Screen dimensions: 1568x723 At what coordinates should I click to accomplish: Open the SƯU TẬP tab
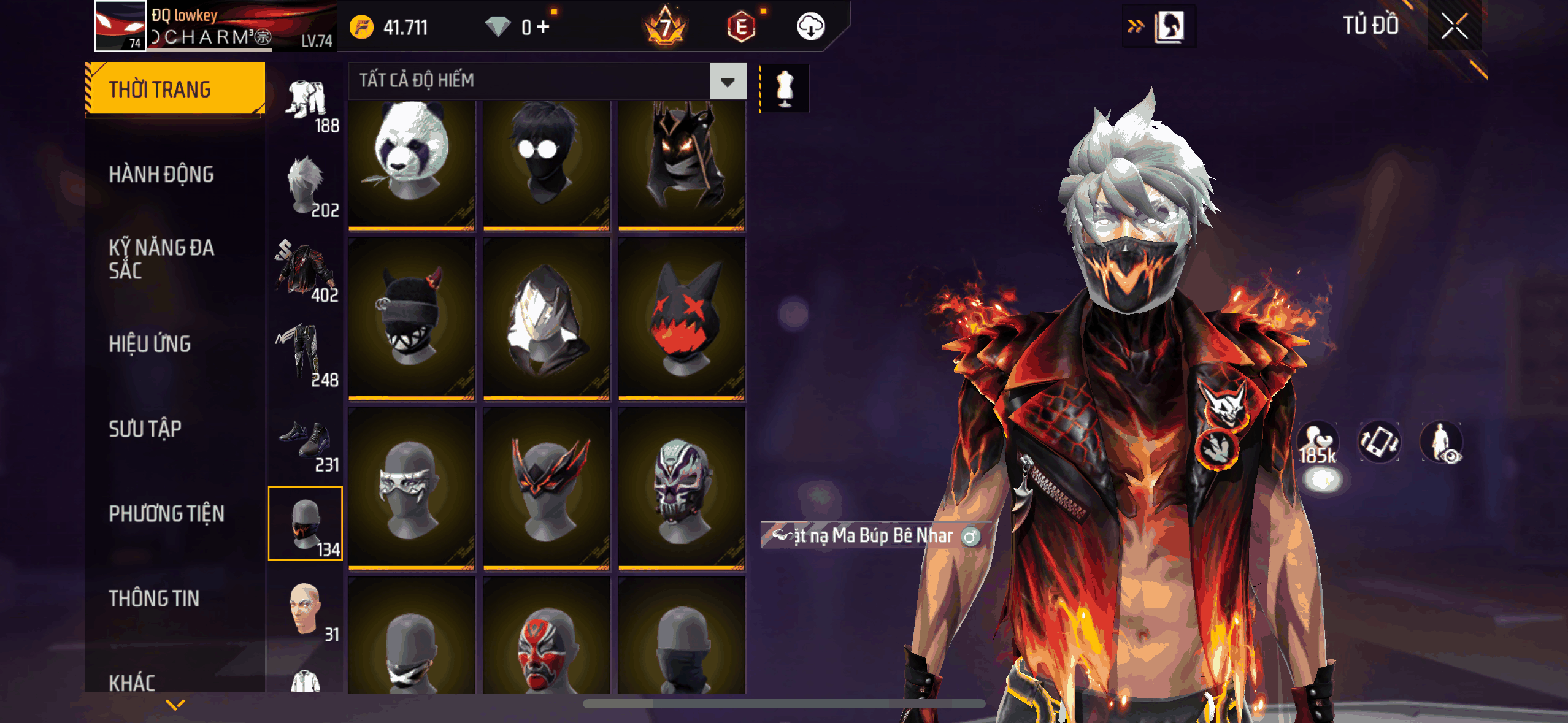(145, 429)
